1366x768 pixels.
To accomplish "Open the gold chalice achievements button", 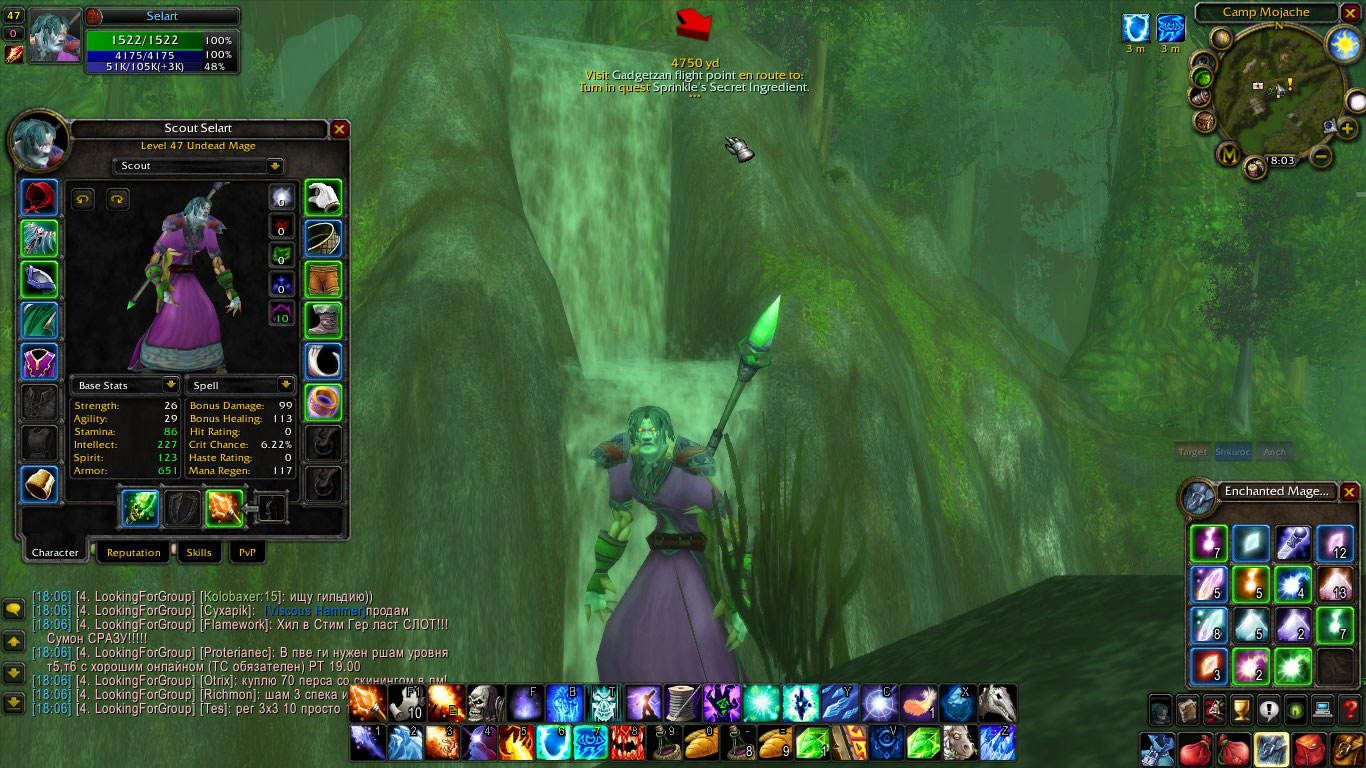I will (x=1242, y=709).
